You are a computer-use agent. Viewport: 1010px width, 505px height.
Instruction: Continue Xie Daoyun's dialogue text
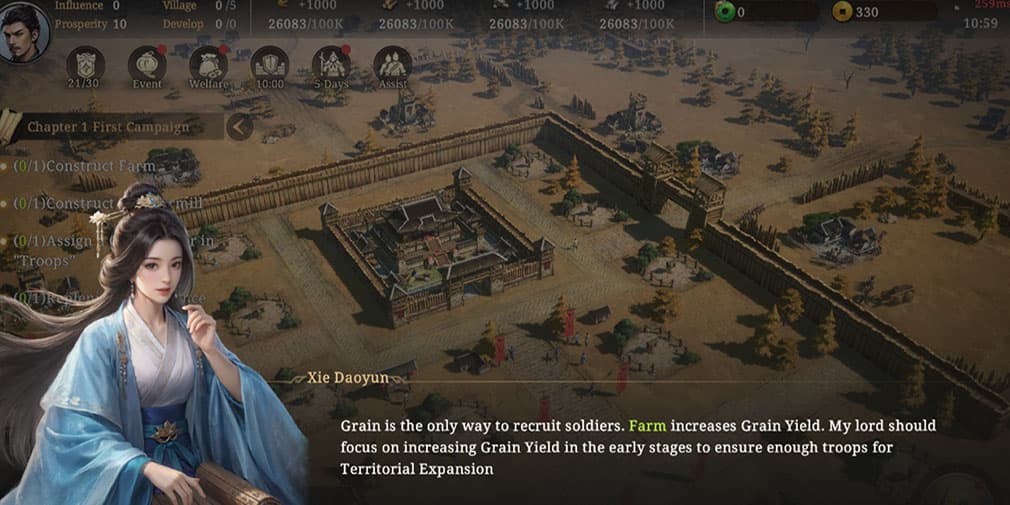click(x=640, y=447)
